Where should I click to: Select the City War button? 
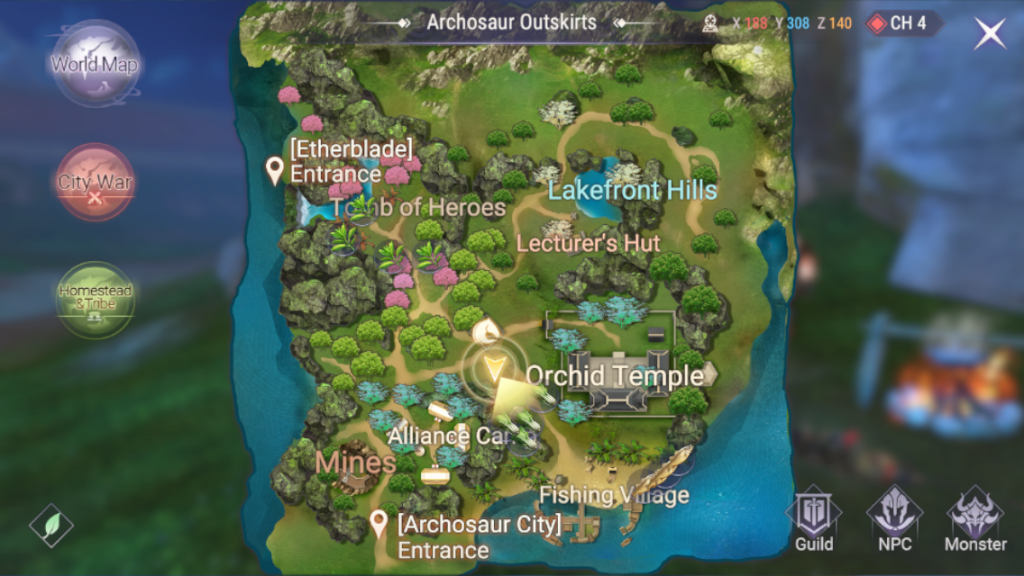(95, 182)
